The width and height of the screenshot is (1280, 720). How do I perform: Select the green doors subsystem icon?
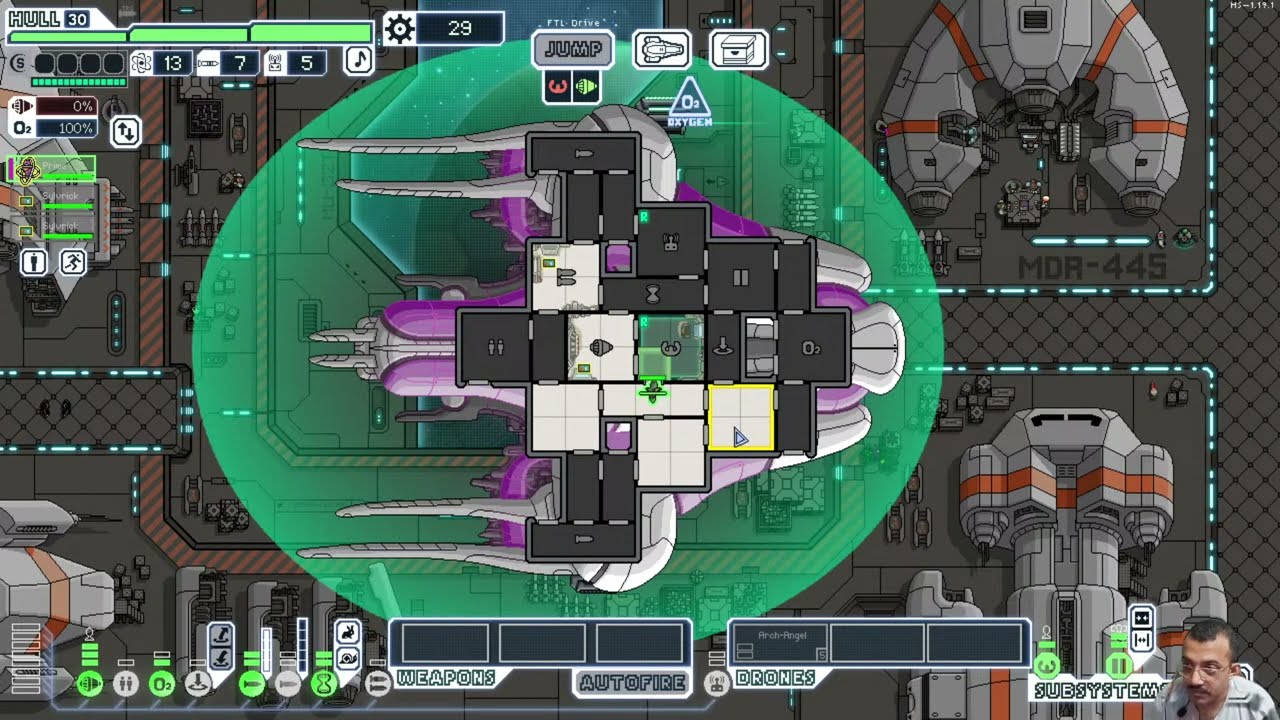[x=1117, y=666]
